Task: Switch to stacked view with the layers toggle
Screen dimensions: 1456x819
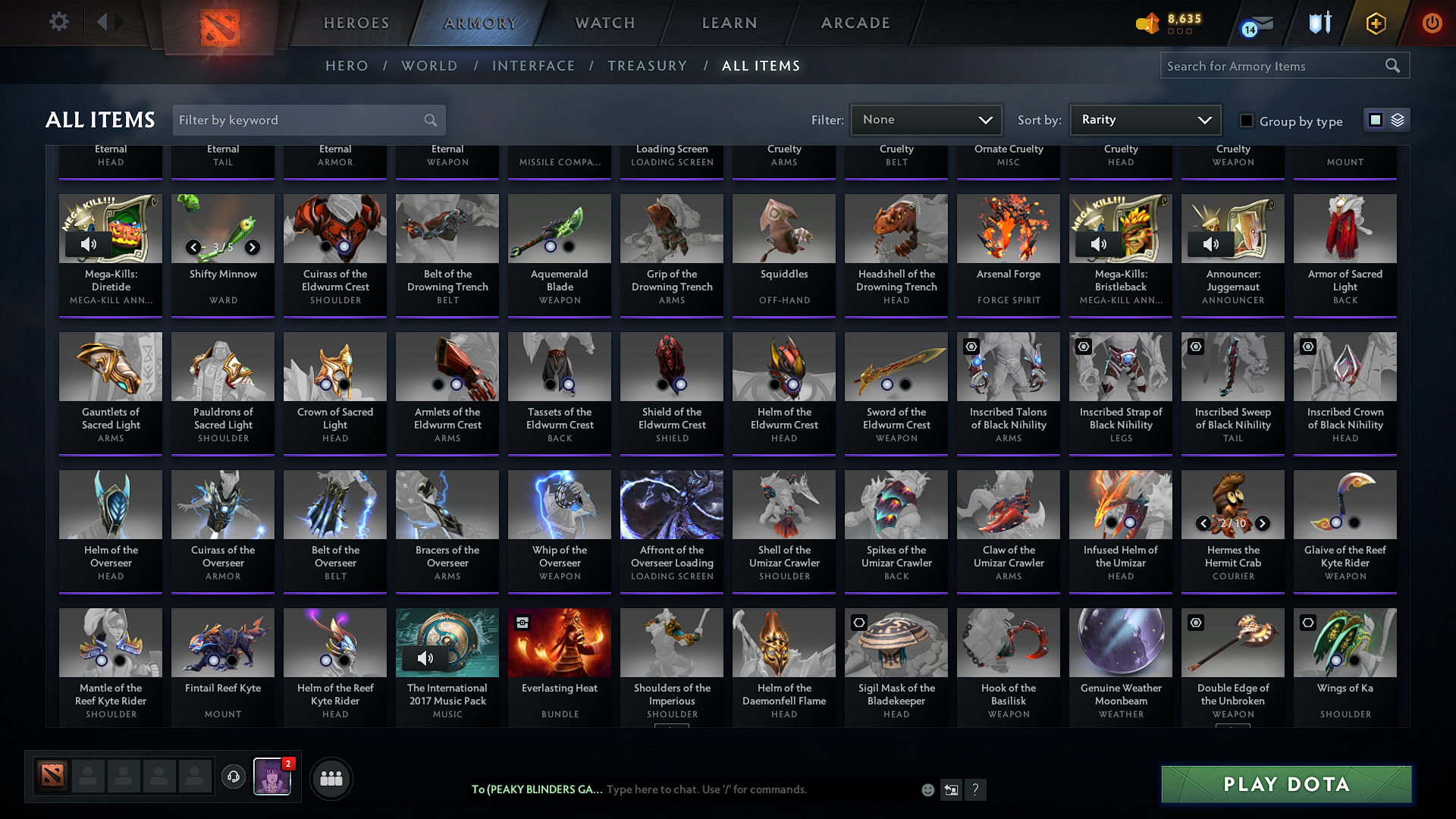Action: (1396, 119)
